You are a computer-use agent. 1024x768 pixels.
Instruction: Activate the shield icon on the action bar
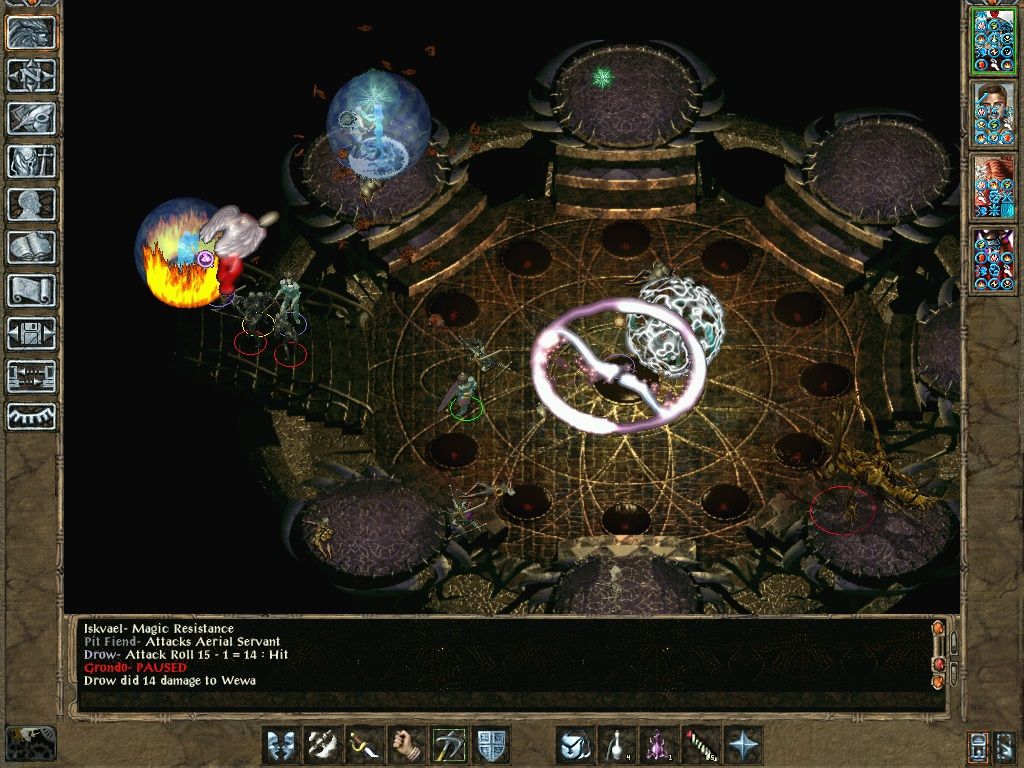491,745
